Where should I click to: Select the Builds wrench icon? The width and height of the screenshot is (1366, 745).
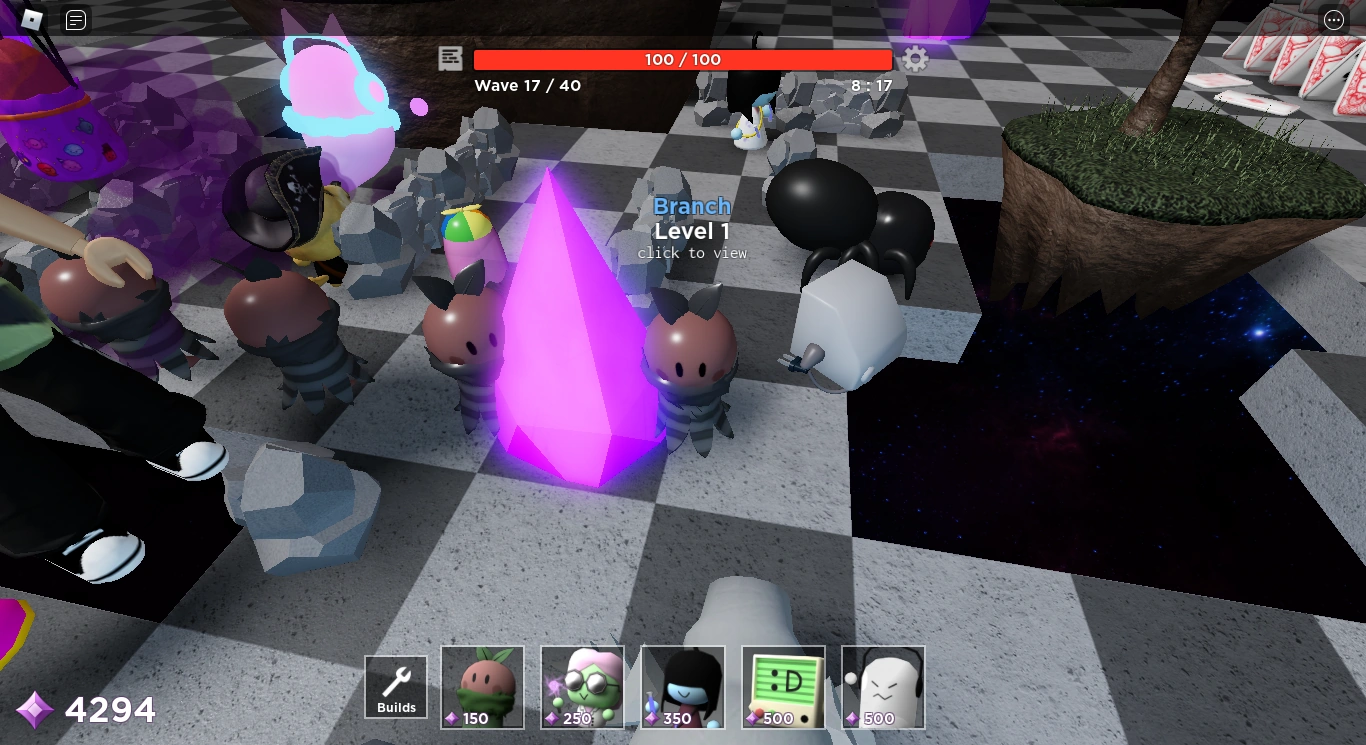pyautogui.click(x=395, y=682)
